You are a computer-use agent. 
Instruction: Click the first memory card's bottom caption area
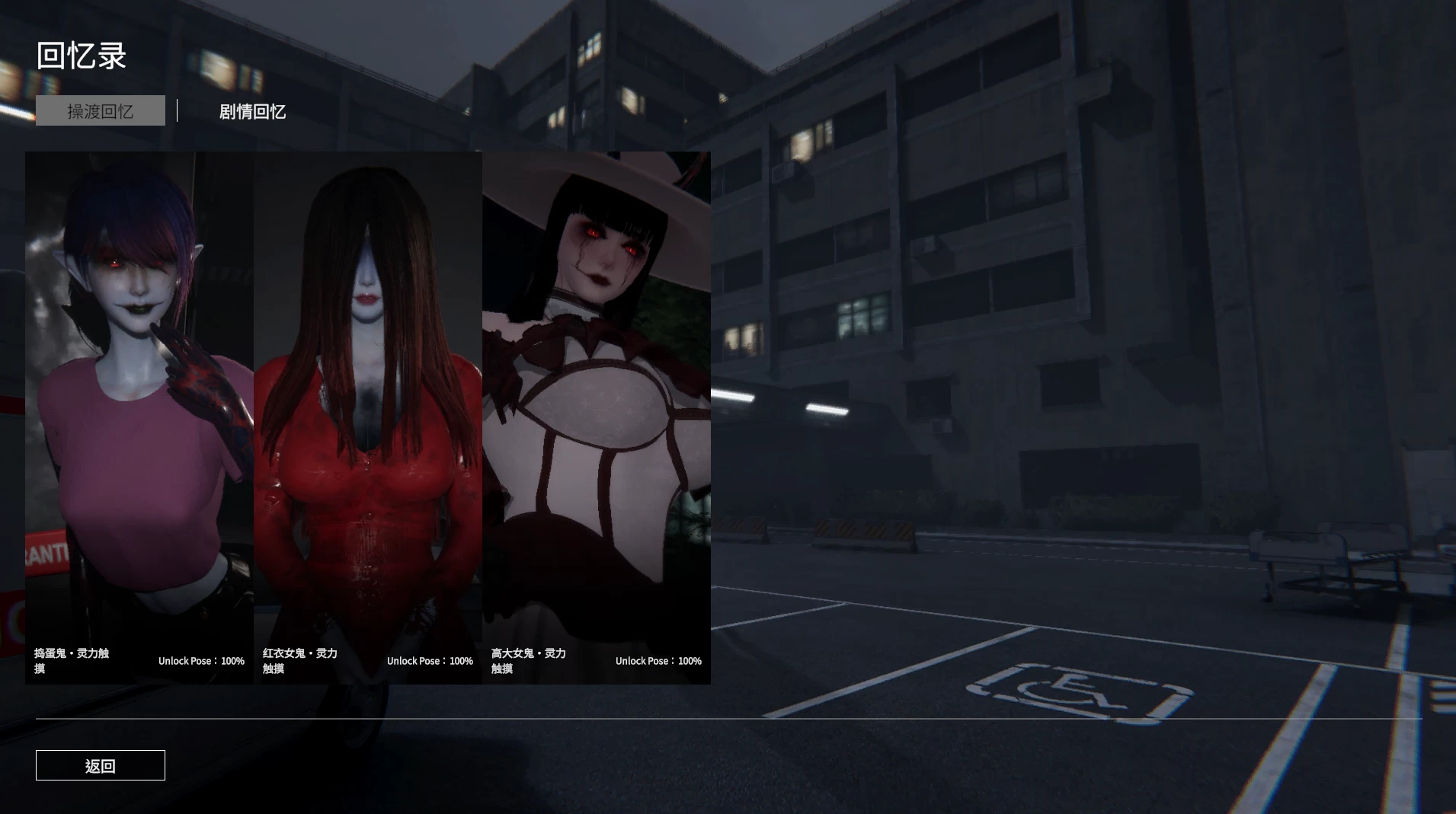point(139,660)
